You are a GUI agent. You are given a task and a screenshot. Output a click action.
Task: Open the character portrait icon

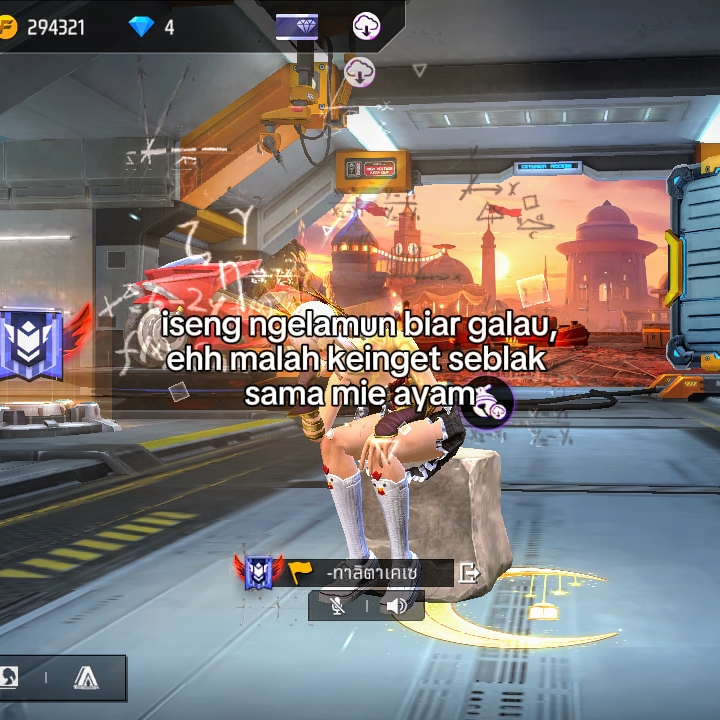click(8, 678)
